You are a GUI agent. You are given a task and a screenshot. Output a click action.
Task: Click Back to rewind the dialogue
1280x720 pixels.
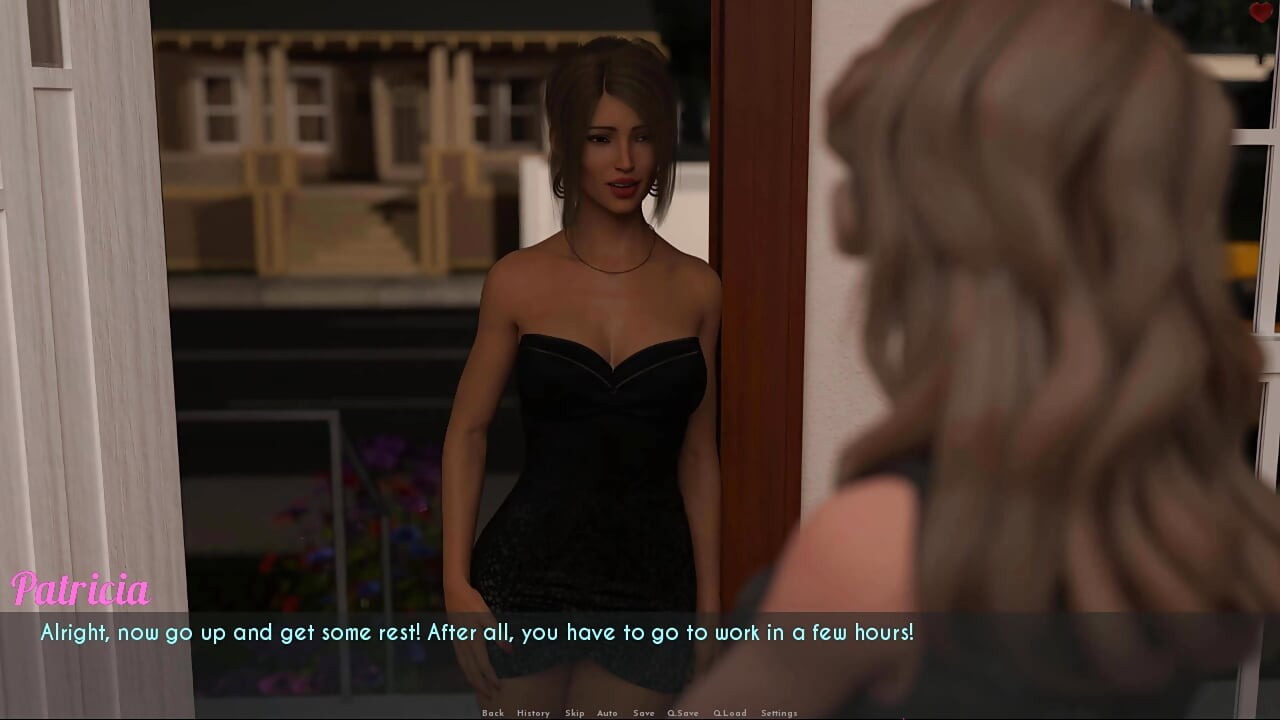[x=493, y=713]
